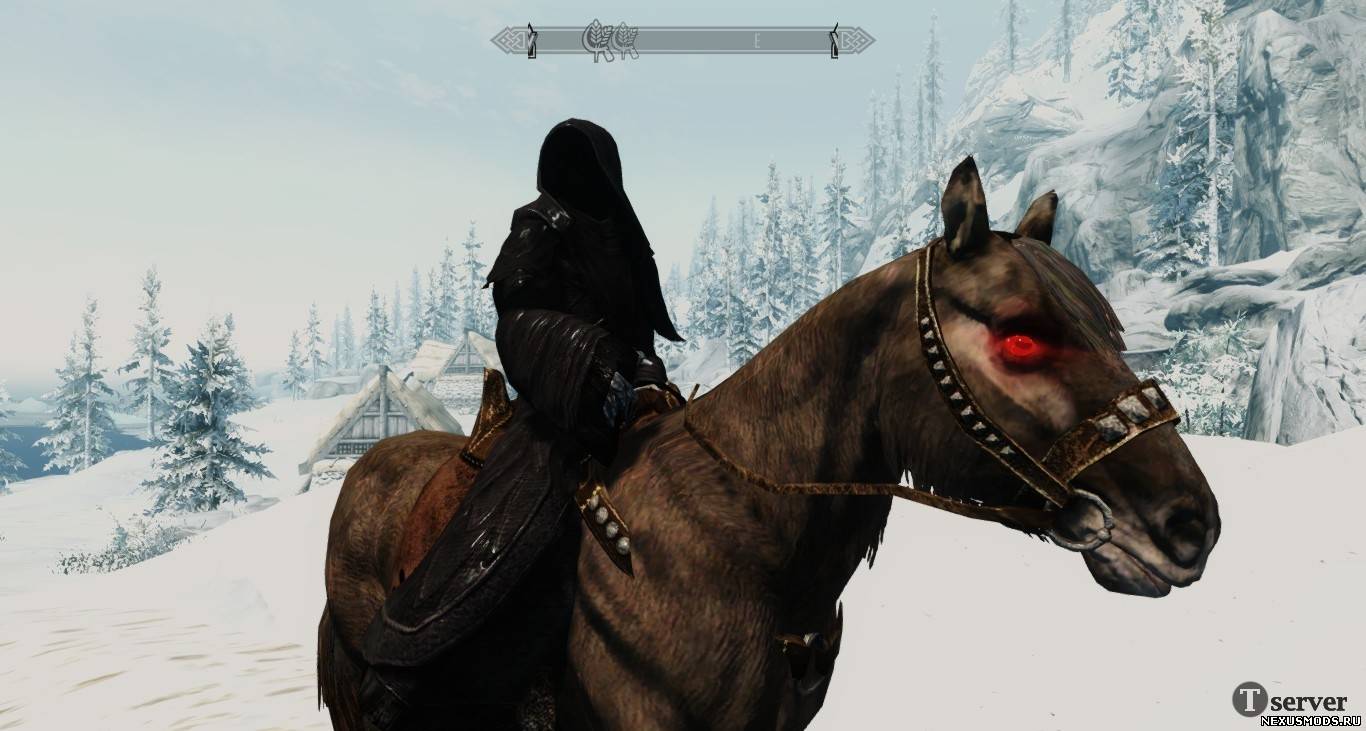Select the smaller farm marker on the compass
Image resolution: width=1366 pixels, height=731 pixels.
click(x=626, y=41)
